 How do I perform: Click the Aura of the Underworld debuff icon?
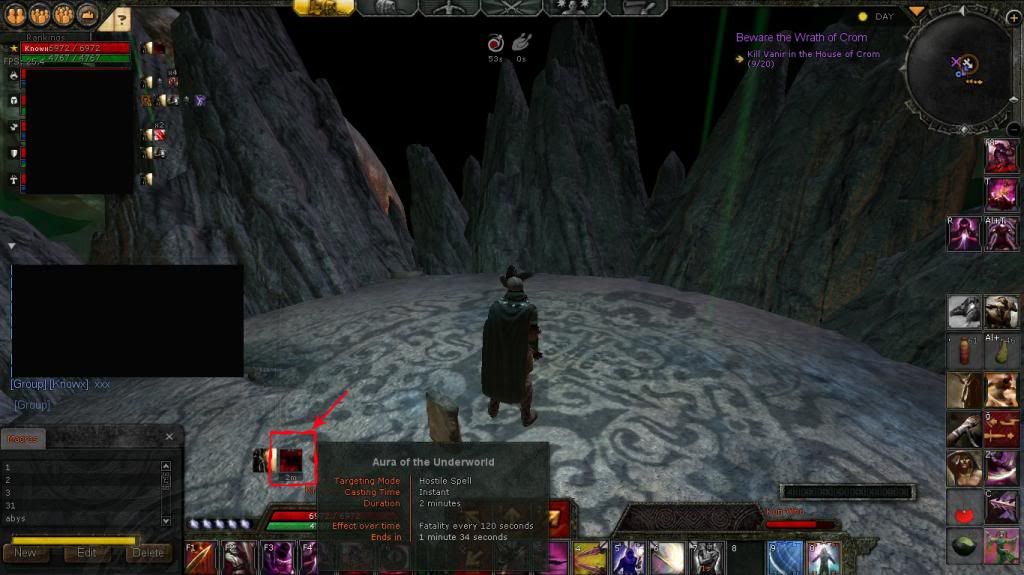click(291, 459)
